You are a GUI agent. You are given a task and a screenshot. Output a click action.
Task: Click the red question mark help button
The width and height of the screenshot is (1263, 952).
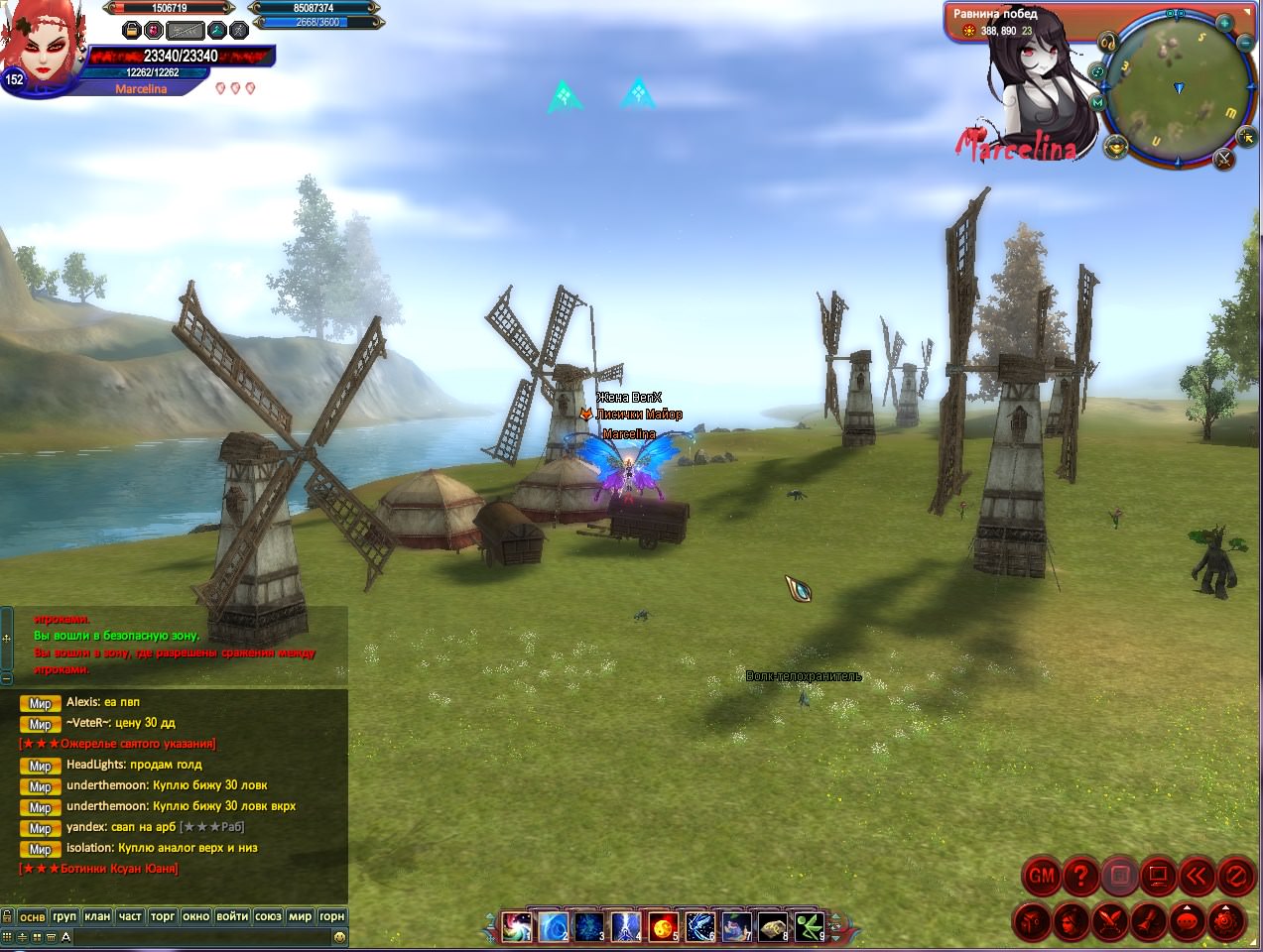pyautogui.click(x=1080, y=877)
